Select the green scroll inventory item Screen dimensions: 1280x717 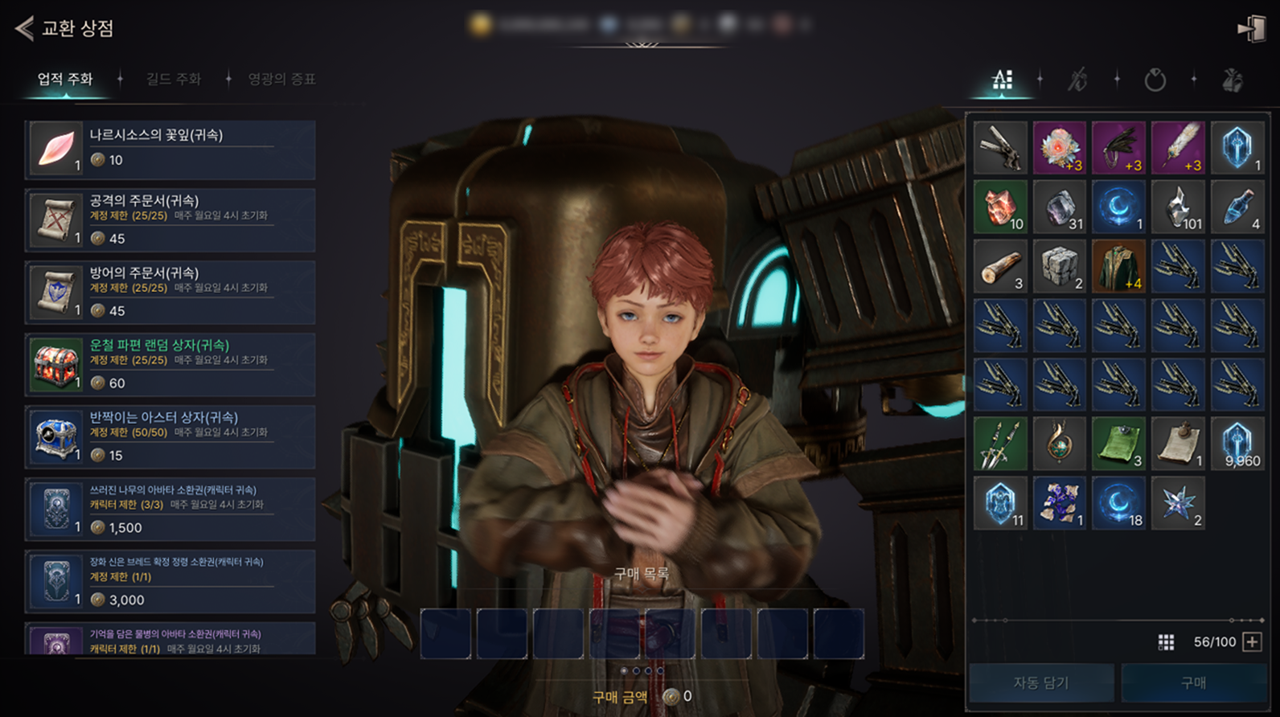tap(1120, 443)
